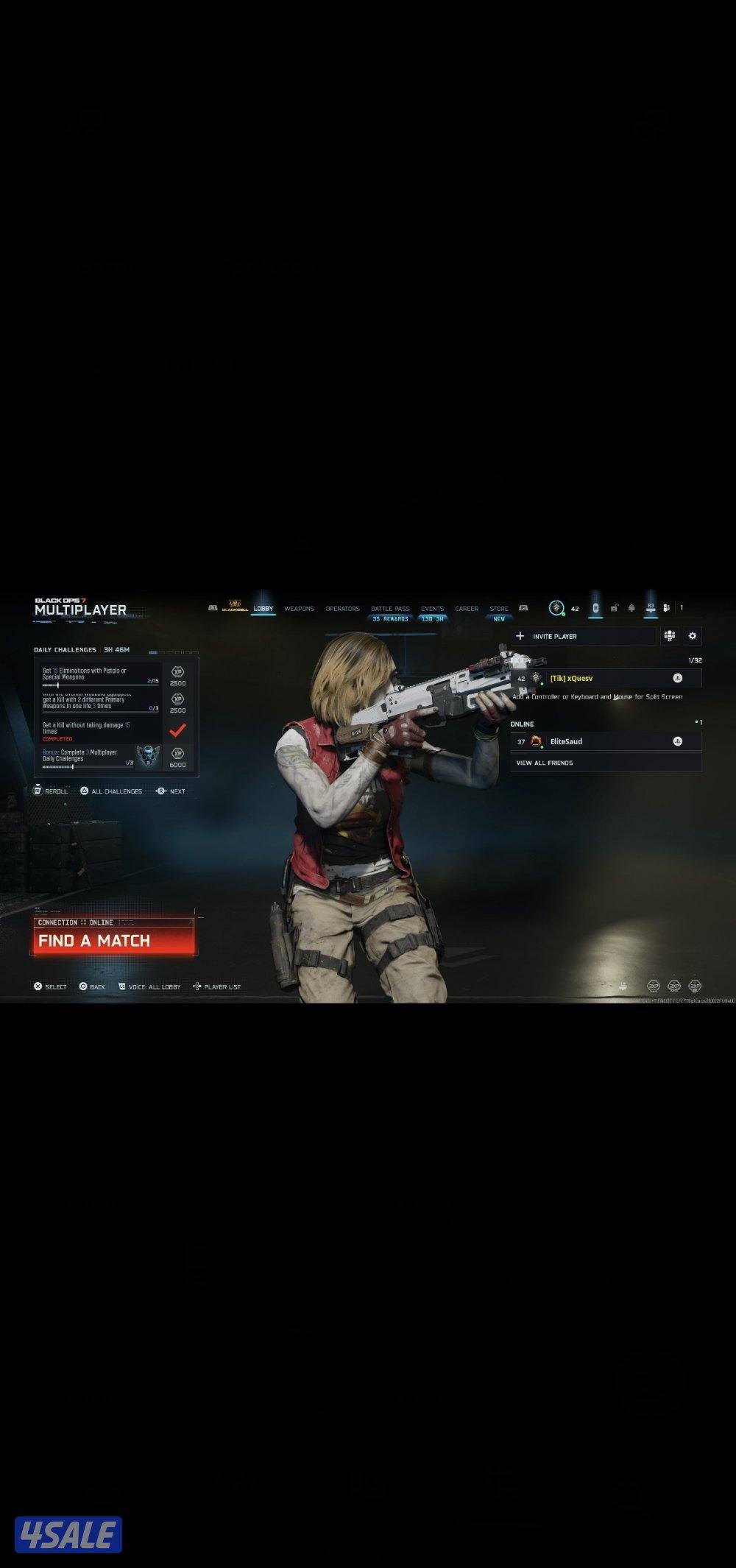736x1568 pixels.
Task: Click the 4SALE logo overlay
Action: tap(68, 1535)
